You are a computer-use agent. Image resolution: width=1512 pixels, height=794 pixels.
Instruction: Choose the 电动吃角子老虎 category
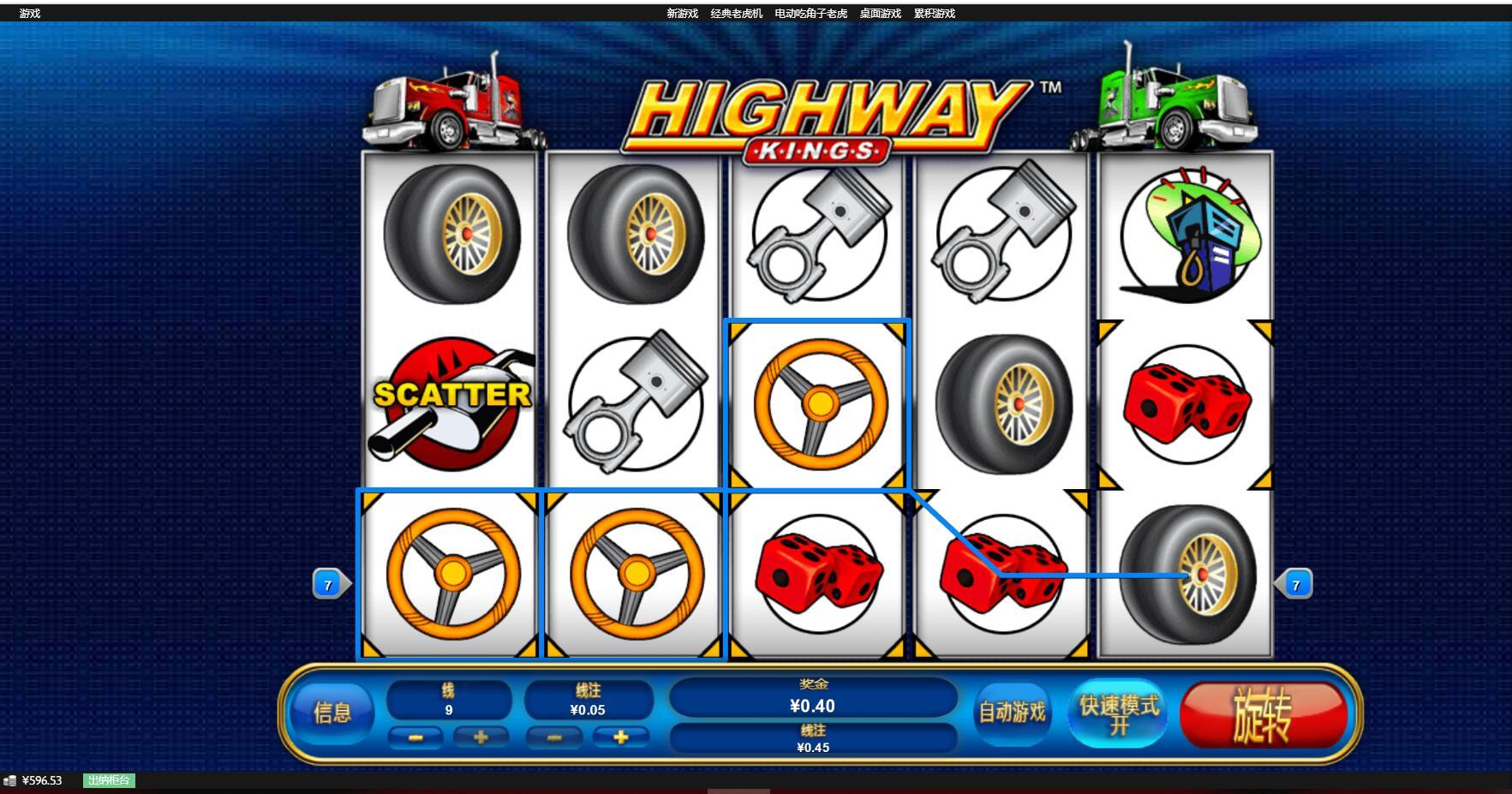[810, 14]
